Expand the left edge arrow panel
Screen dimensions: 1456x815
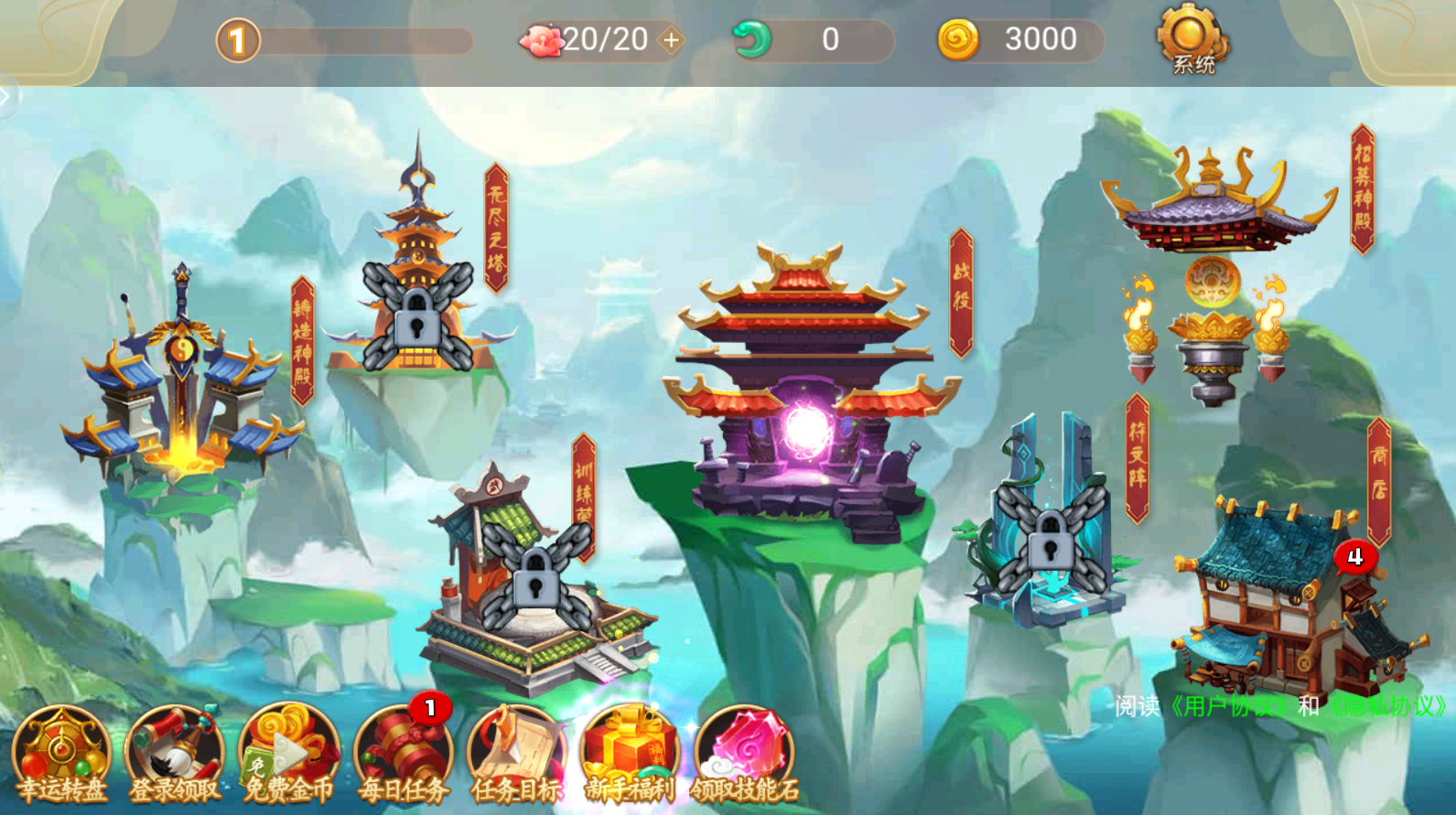(6, 96)
